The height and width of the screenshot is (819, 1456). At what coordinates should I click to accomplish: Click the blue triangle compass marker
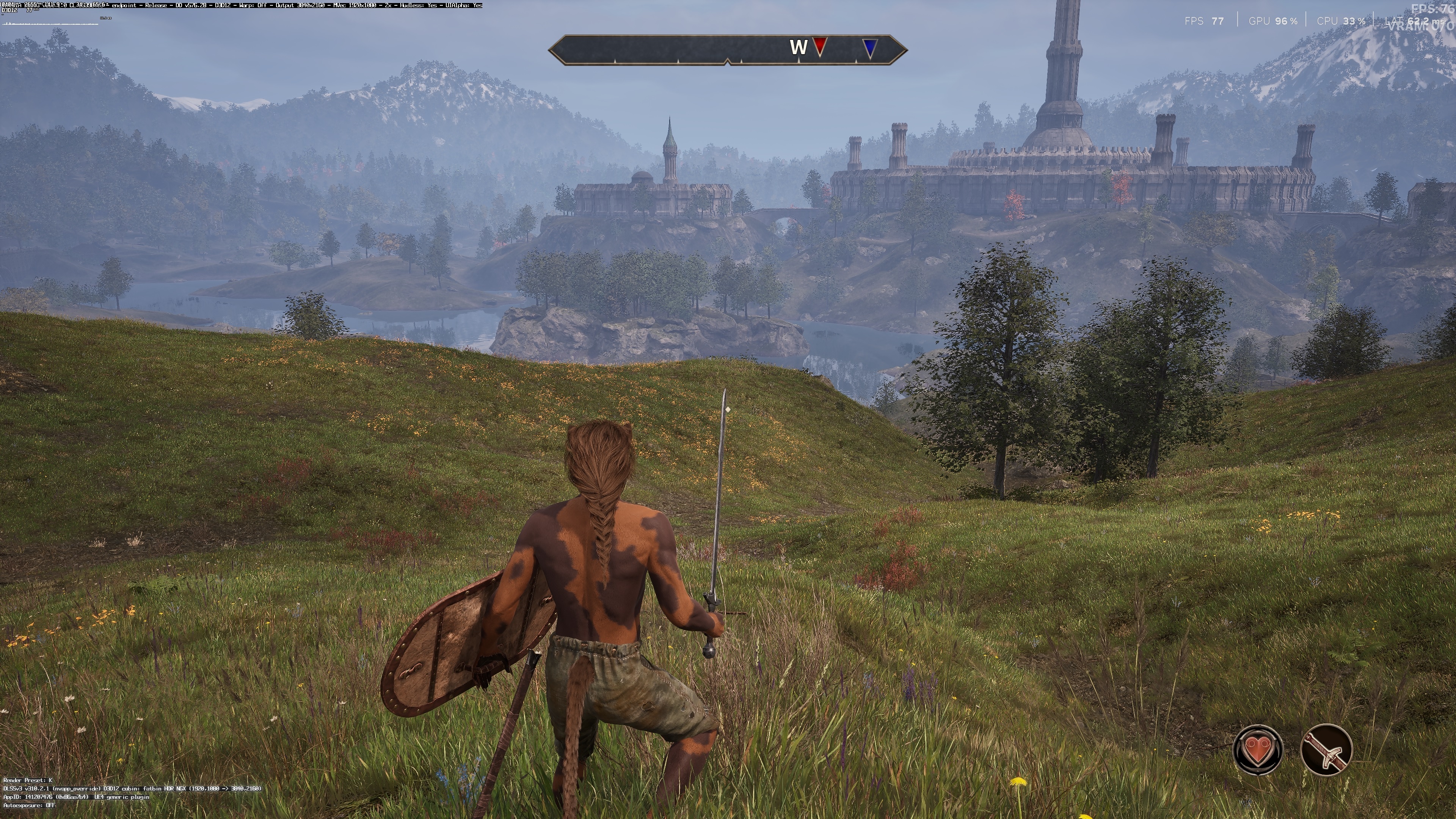click(871, 47)
